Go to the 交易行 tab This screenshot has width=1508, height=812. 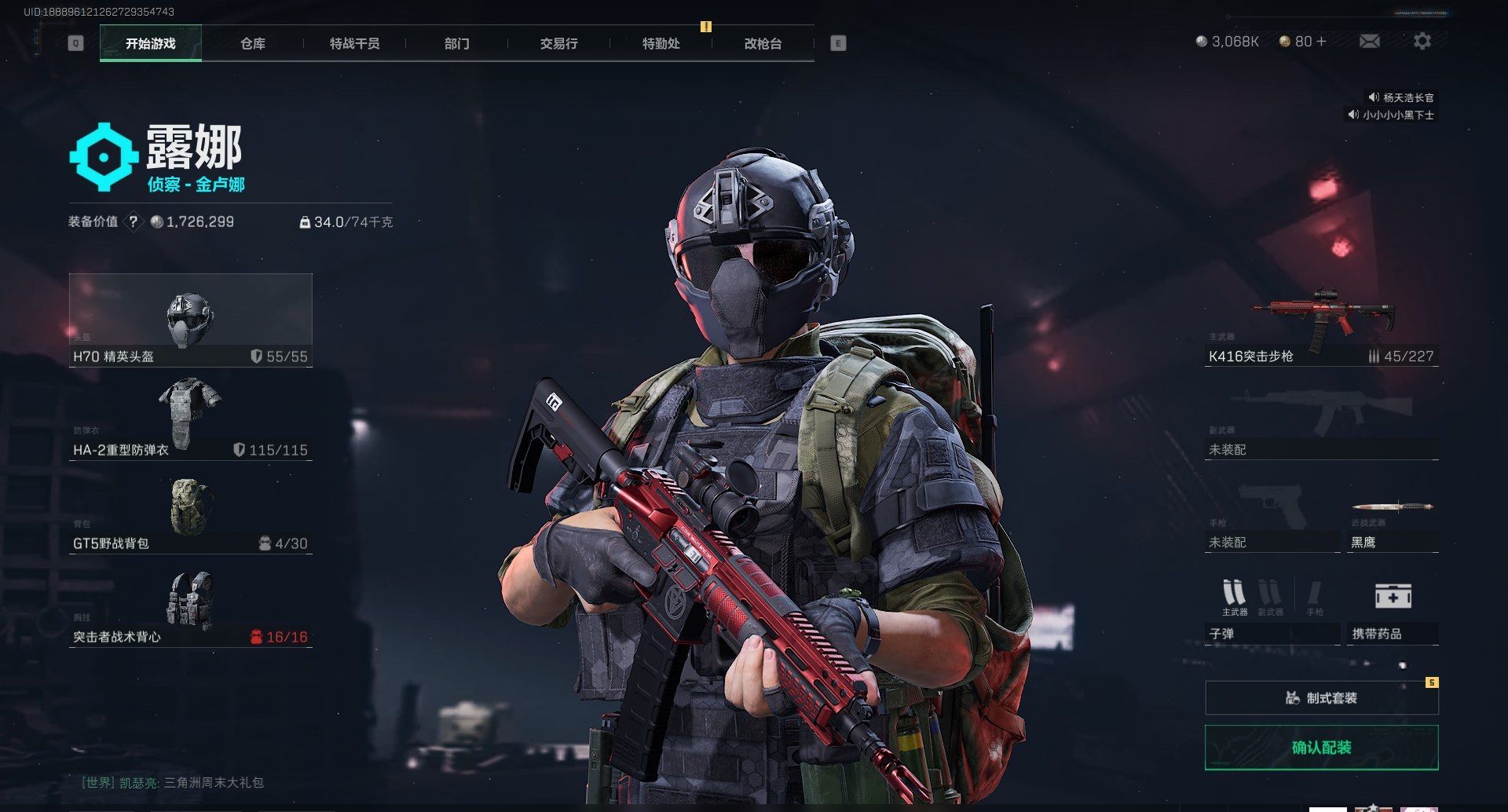[x=558, y=44]
